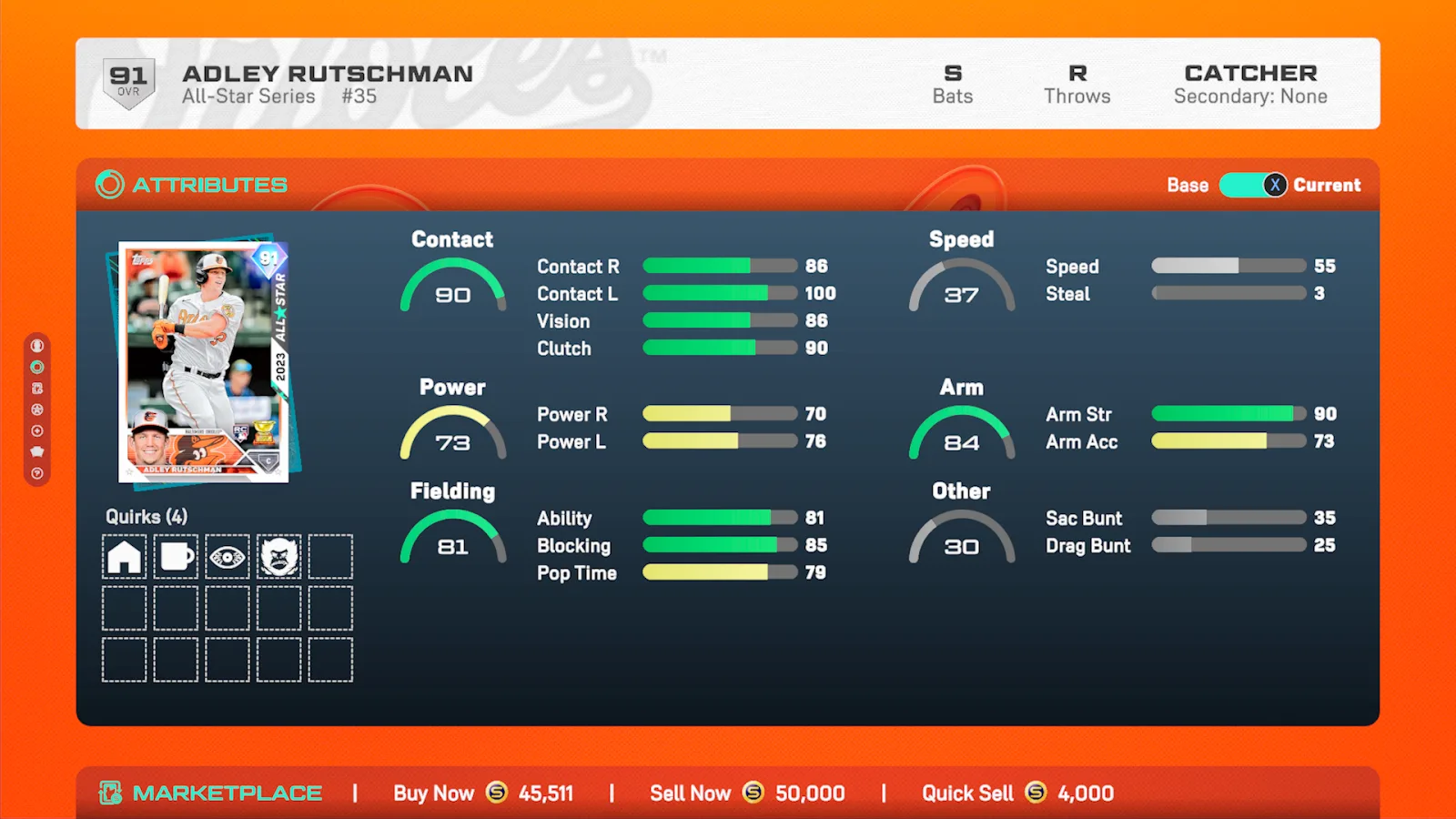Open the plus circle sidebar page

tap(37, 430)
